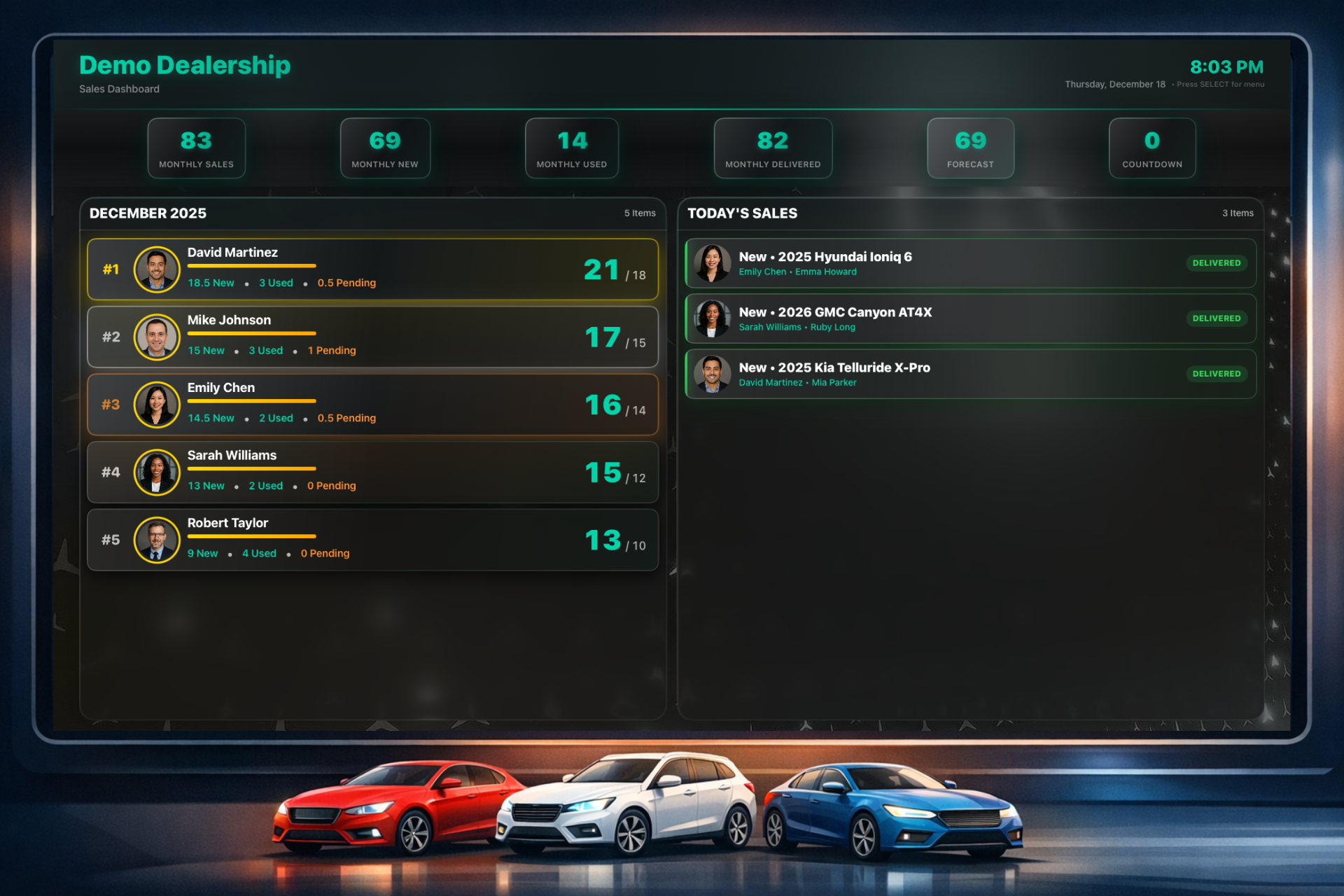
Task: Select David Martinez's profile avatar
Action: pos(157,269)
